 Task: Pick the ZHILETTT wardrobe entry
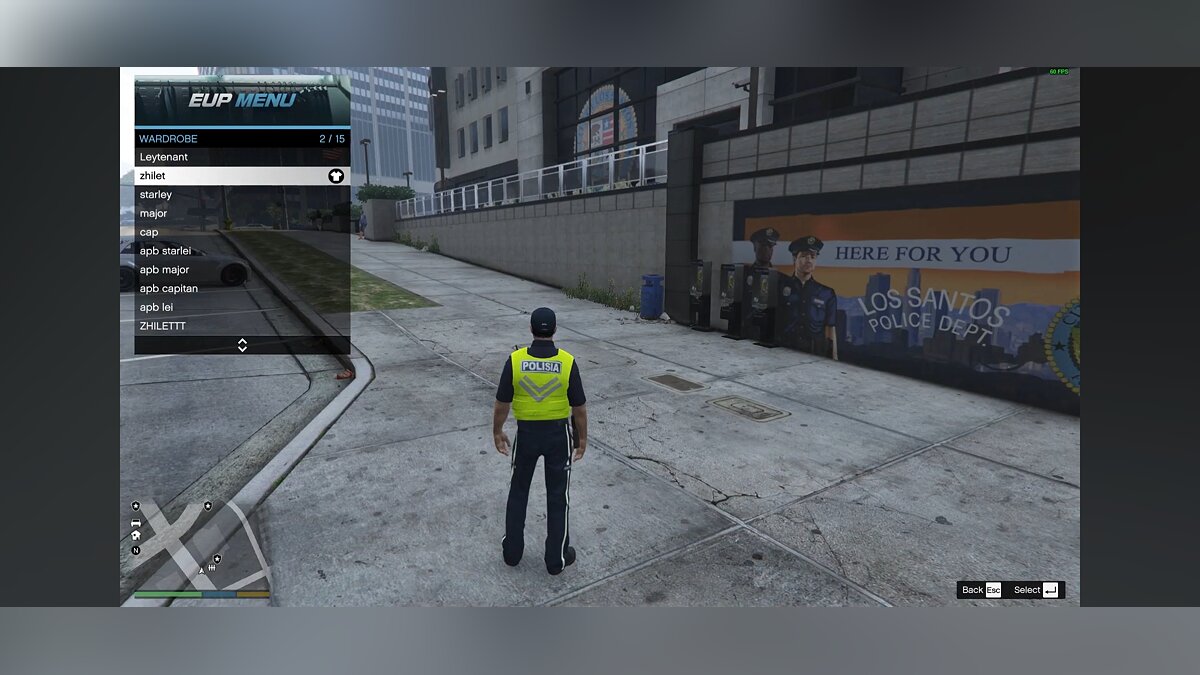(x=242, y=326)
